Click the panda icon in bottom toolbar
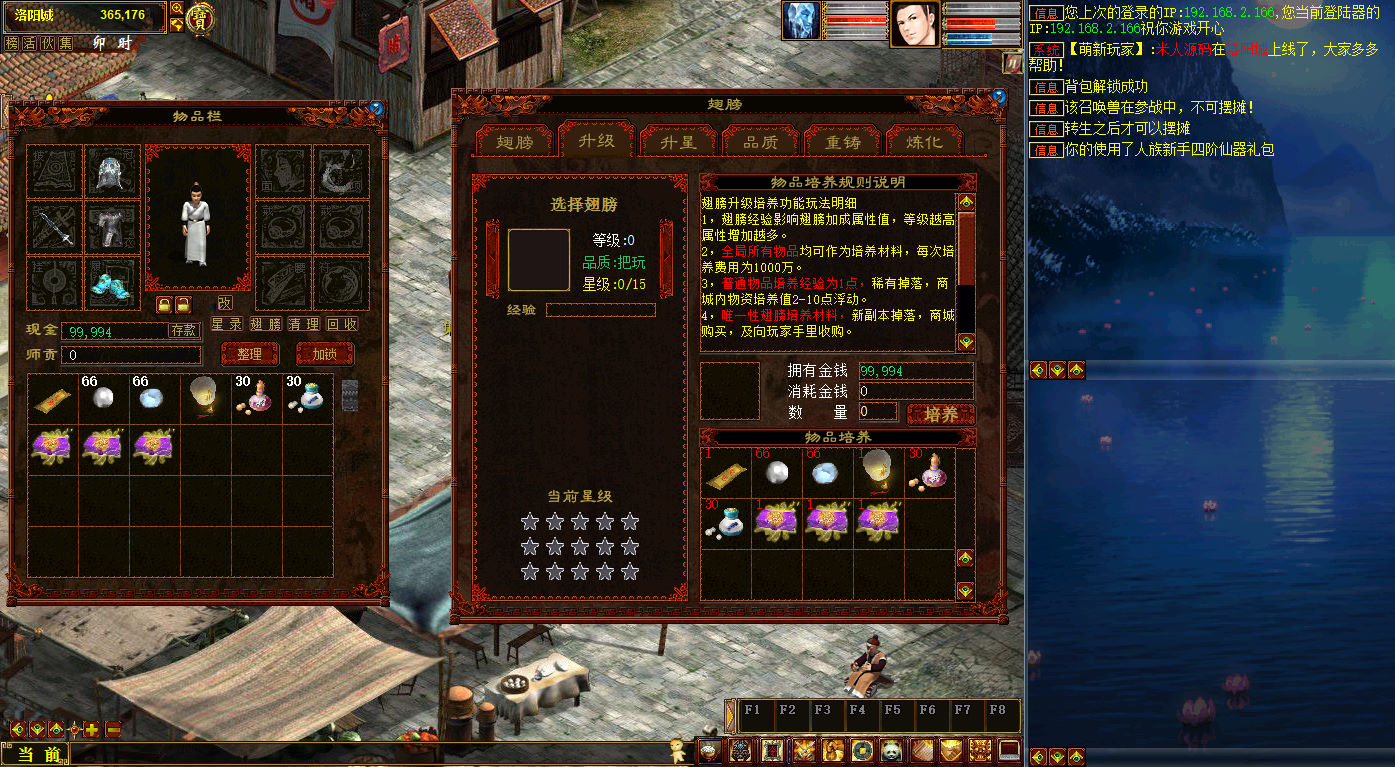 click(x=891, y=750)
